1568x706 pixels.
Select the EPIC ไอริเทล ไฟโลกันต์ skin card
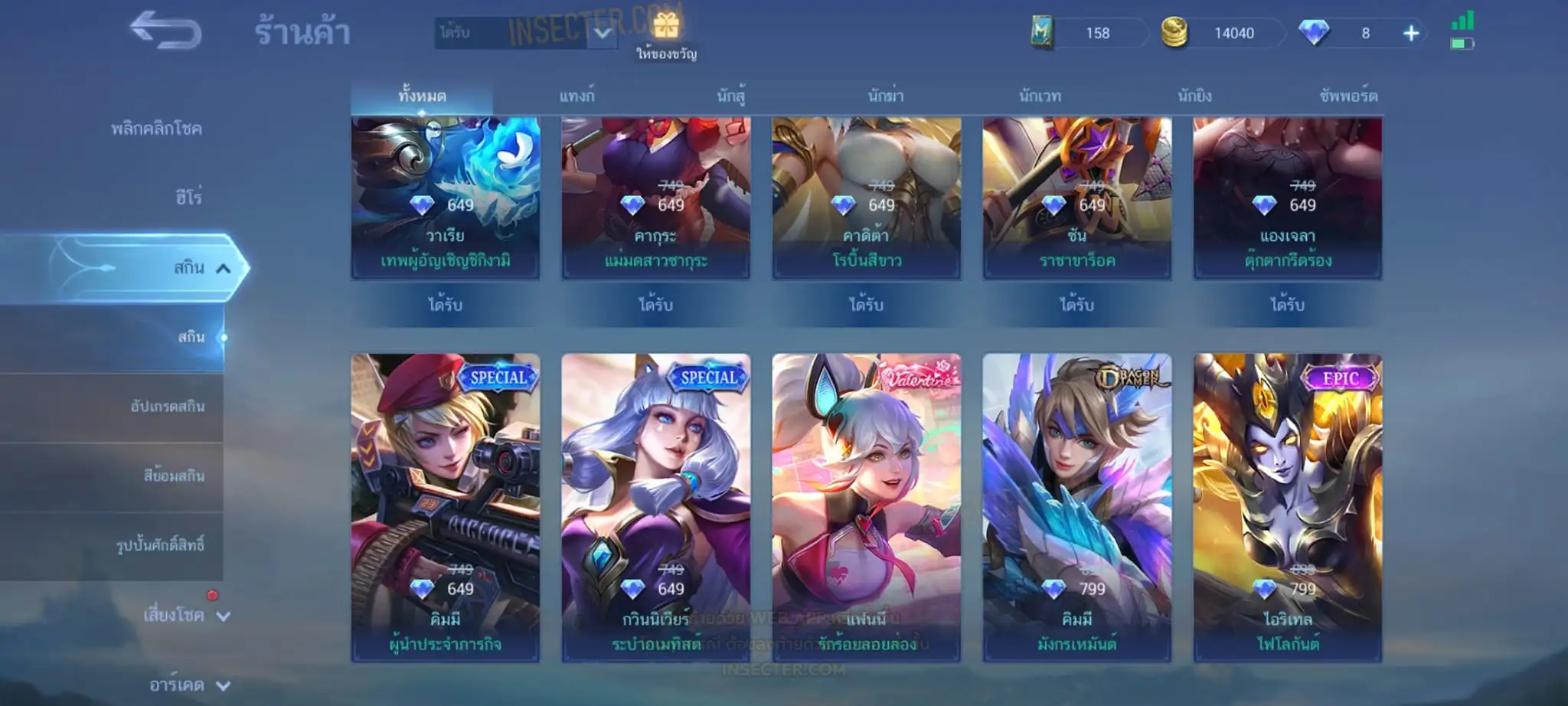pyautogui.click(x=1288, y=507)
